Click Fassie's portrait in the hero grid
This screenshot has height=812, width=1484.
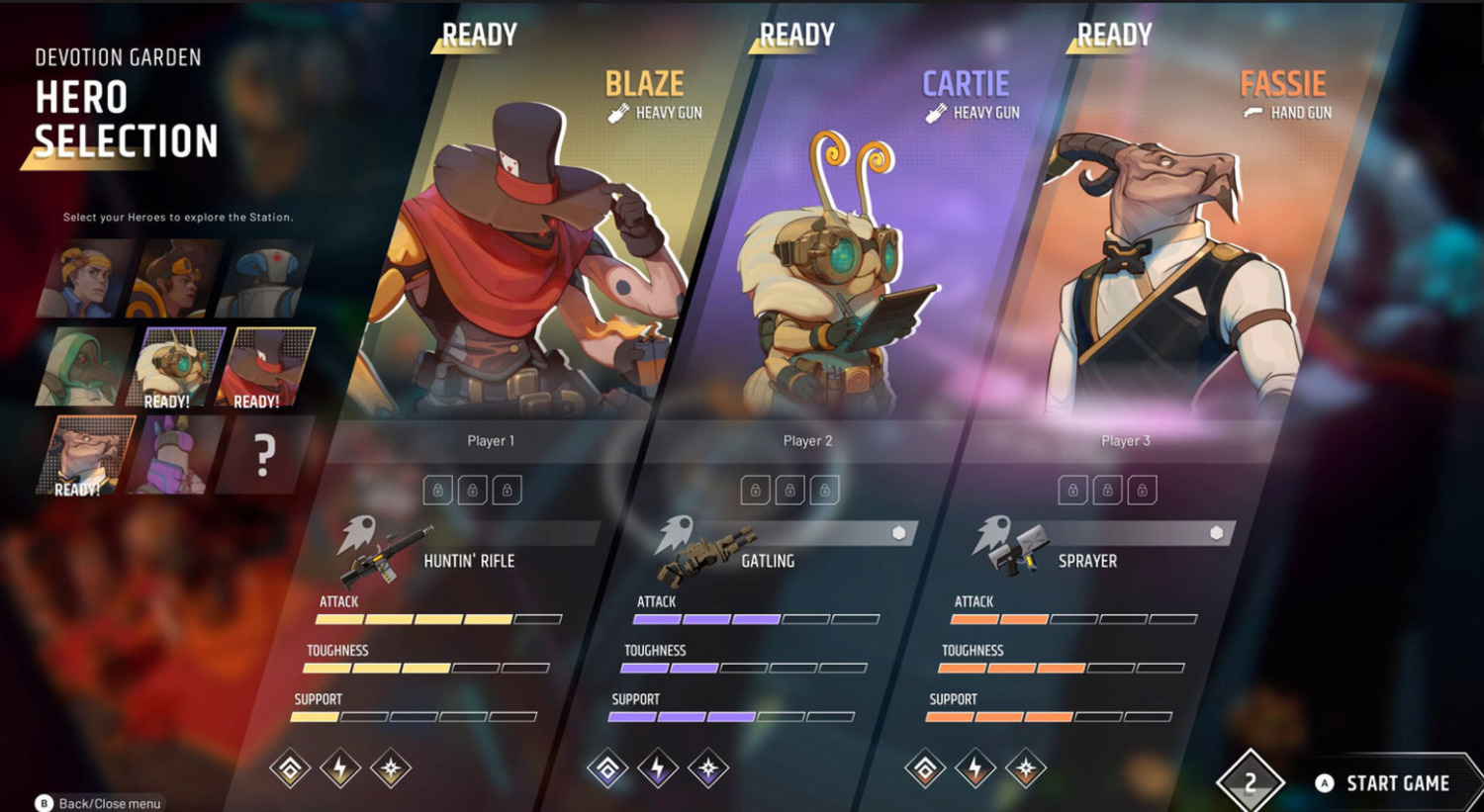click(84, 455)
